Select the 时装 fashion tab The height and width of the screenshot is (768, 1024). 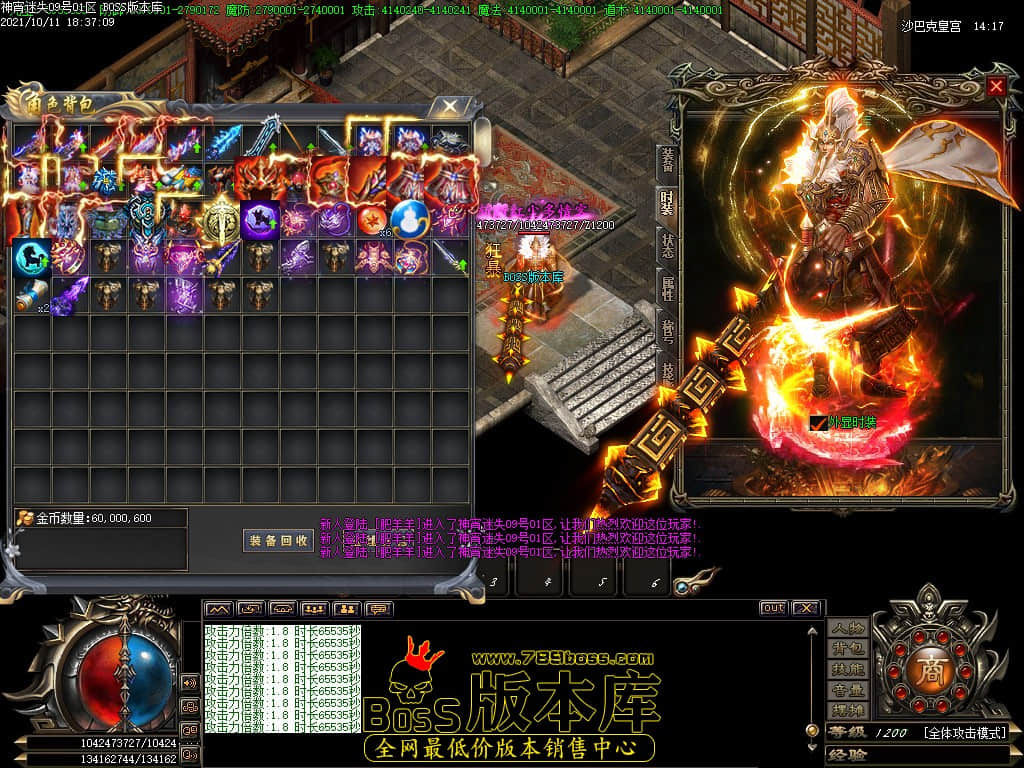666,203
